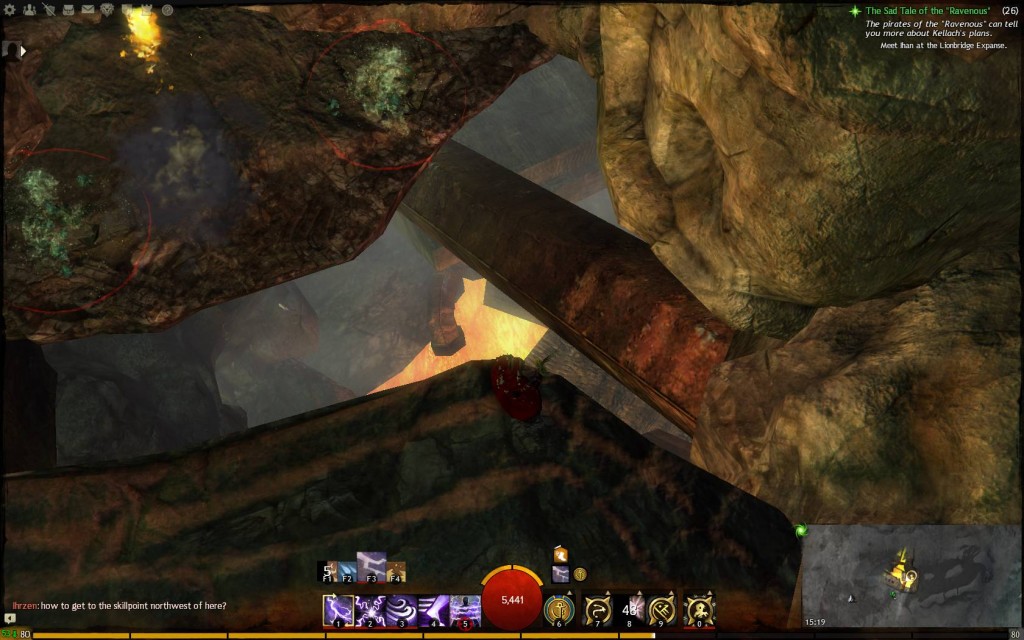Open the mail envelope icon
Screen dimensions: 1024x640
tap(87, 10)
